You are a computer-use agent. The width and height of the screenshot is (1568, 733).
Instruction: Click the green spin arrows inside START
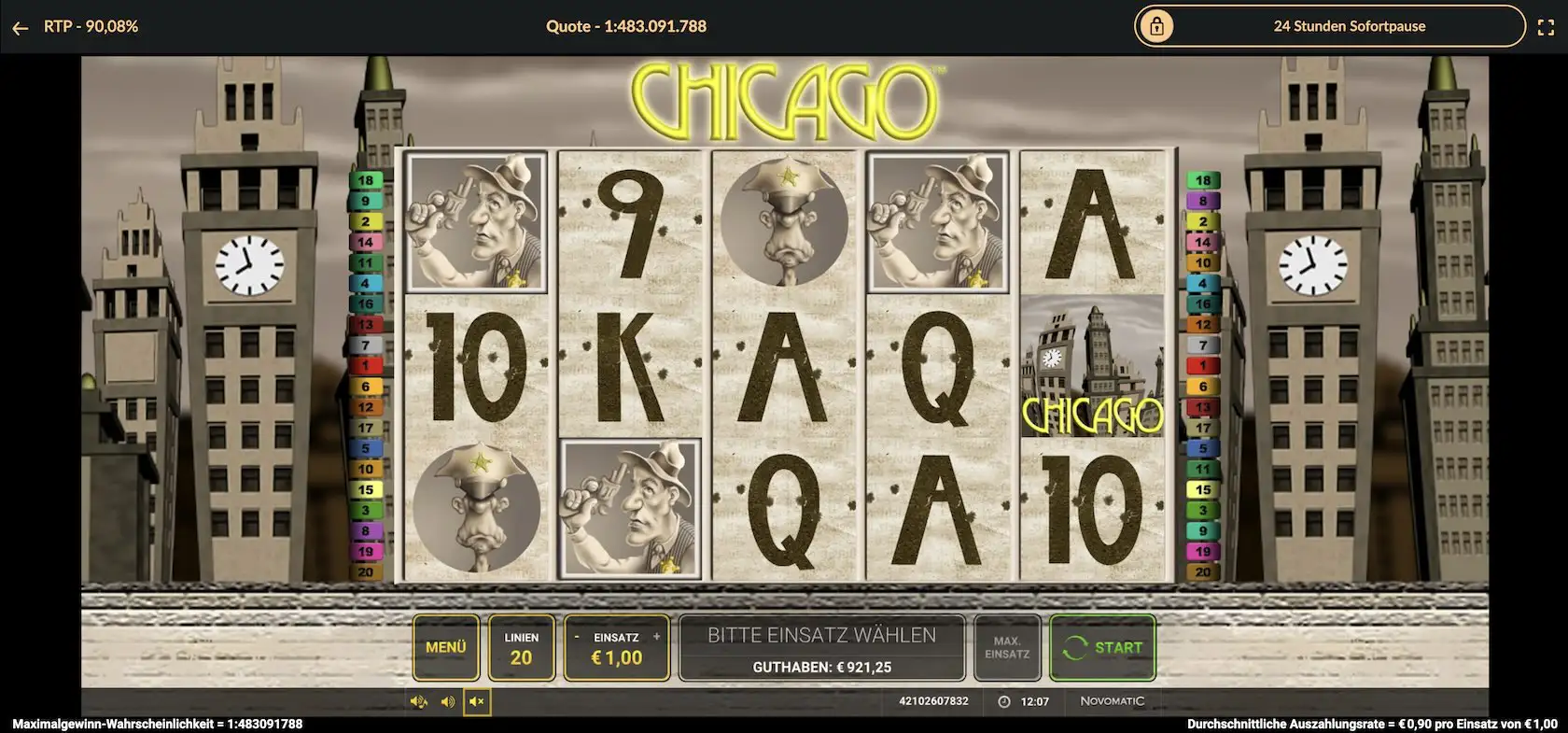(x=1076, y=646)
